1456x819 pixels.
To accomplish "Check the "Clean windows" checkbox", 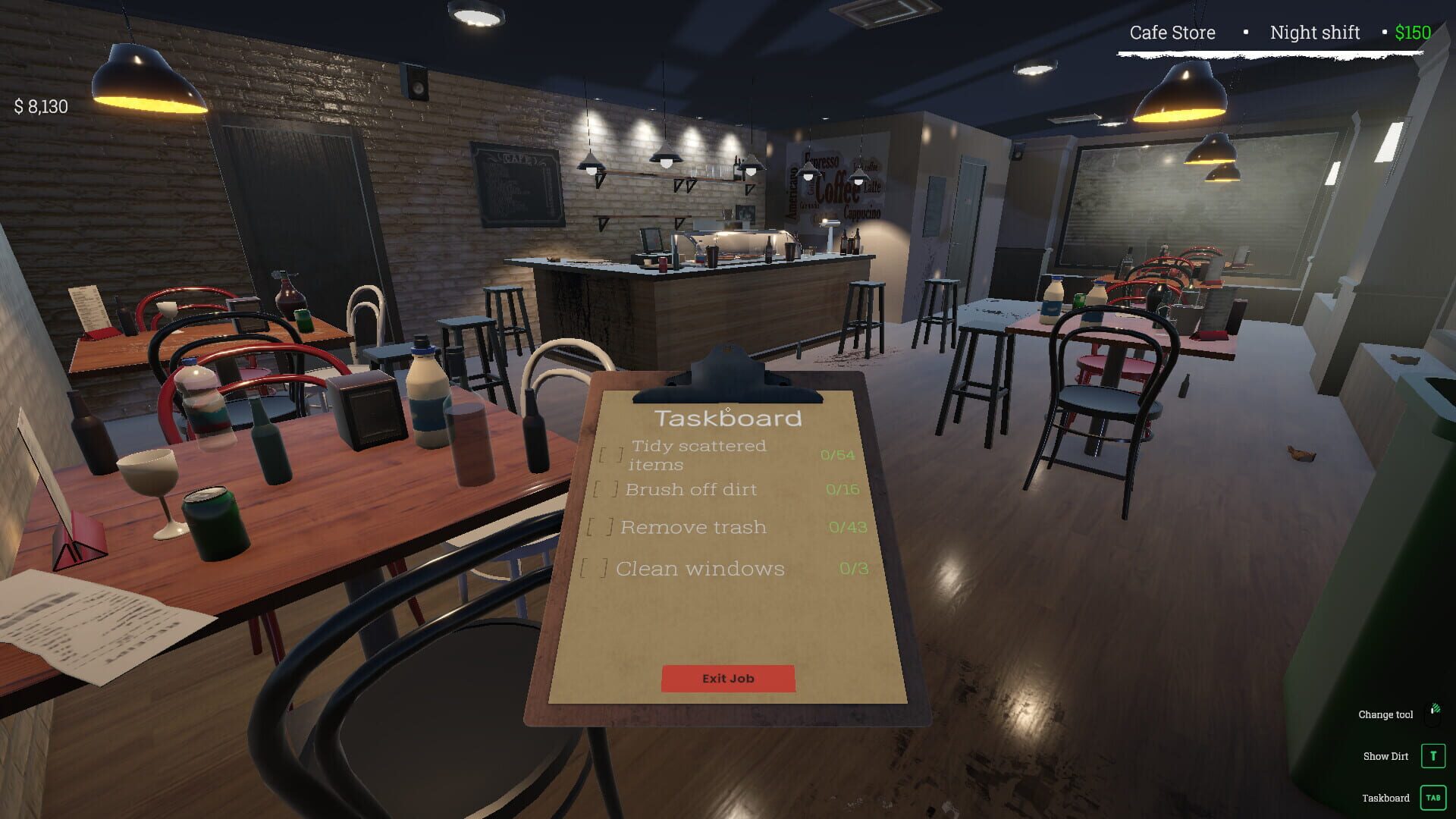I will coord(595,567).
